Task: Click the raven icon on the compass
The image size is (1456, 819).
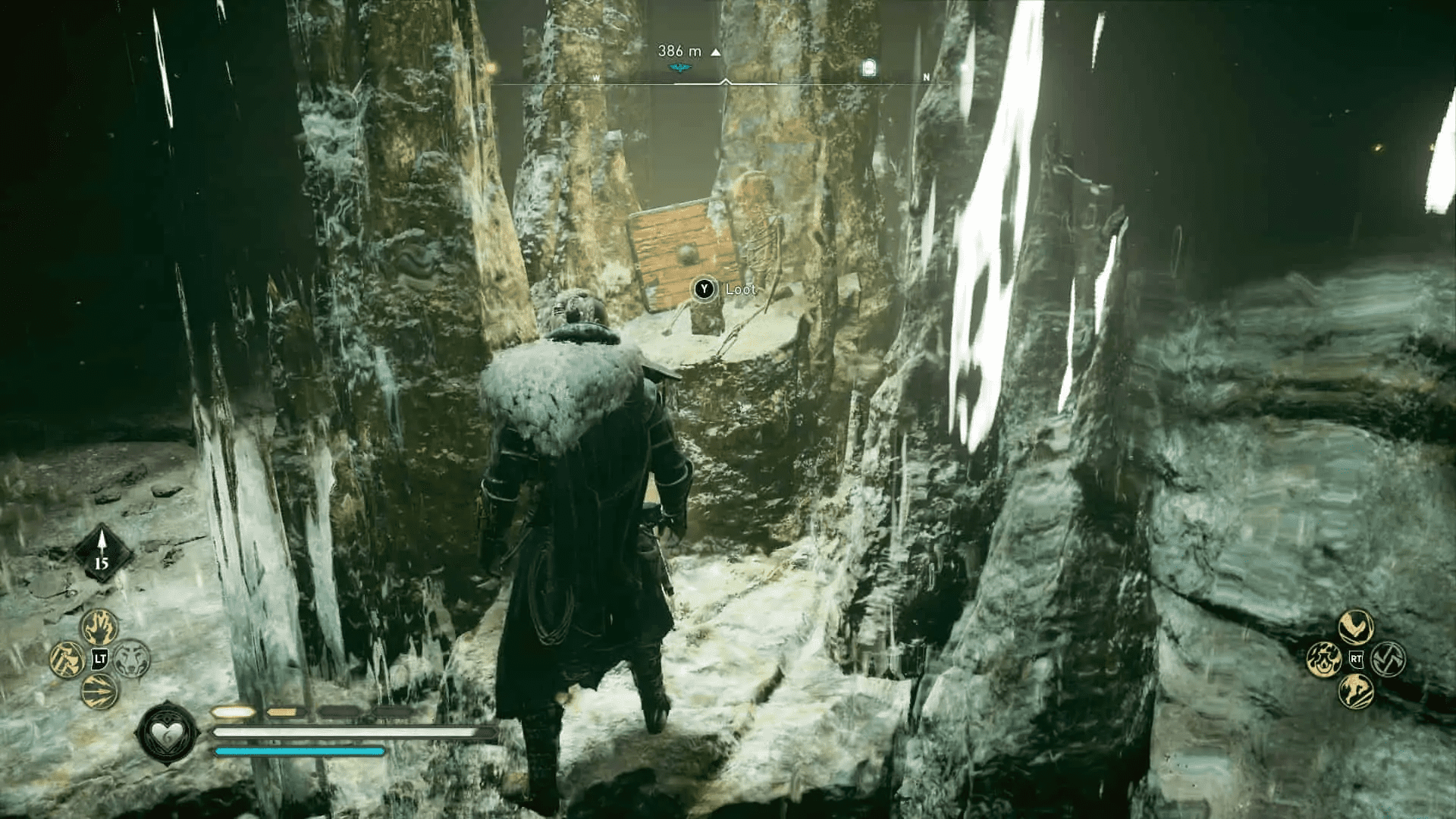Action: pos(679,67)
